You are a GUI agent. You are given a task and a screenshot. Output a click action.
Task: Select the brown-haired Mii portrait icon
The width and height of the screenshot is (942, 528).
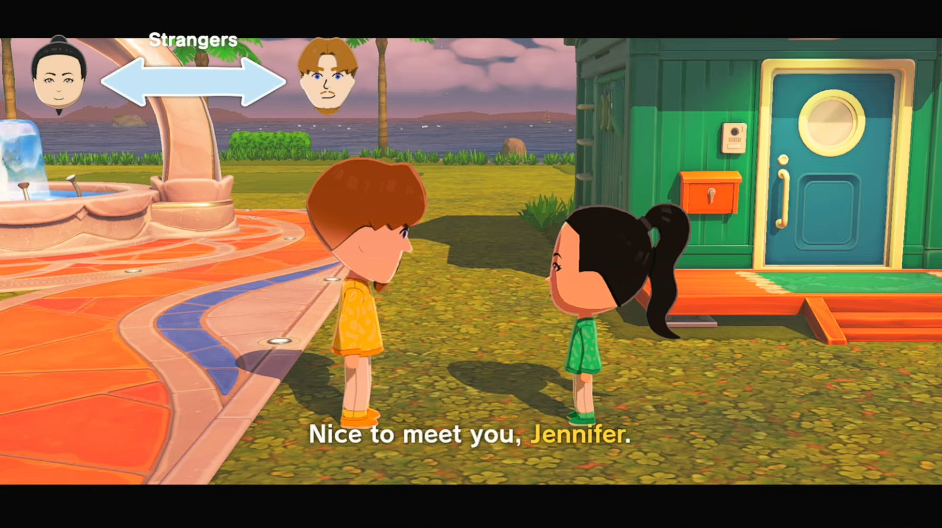pos(326,75)
